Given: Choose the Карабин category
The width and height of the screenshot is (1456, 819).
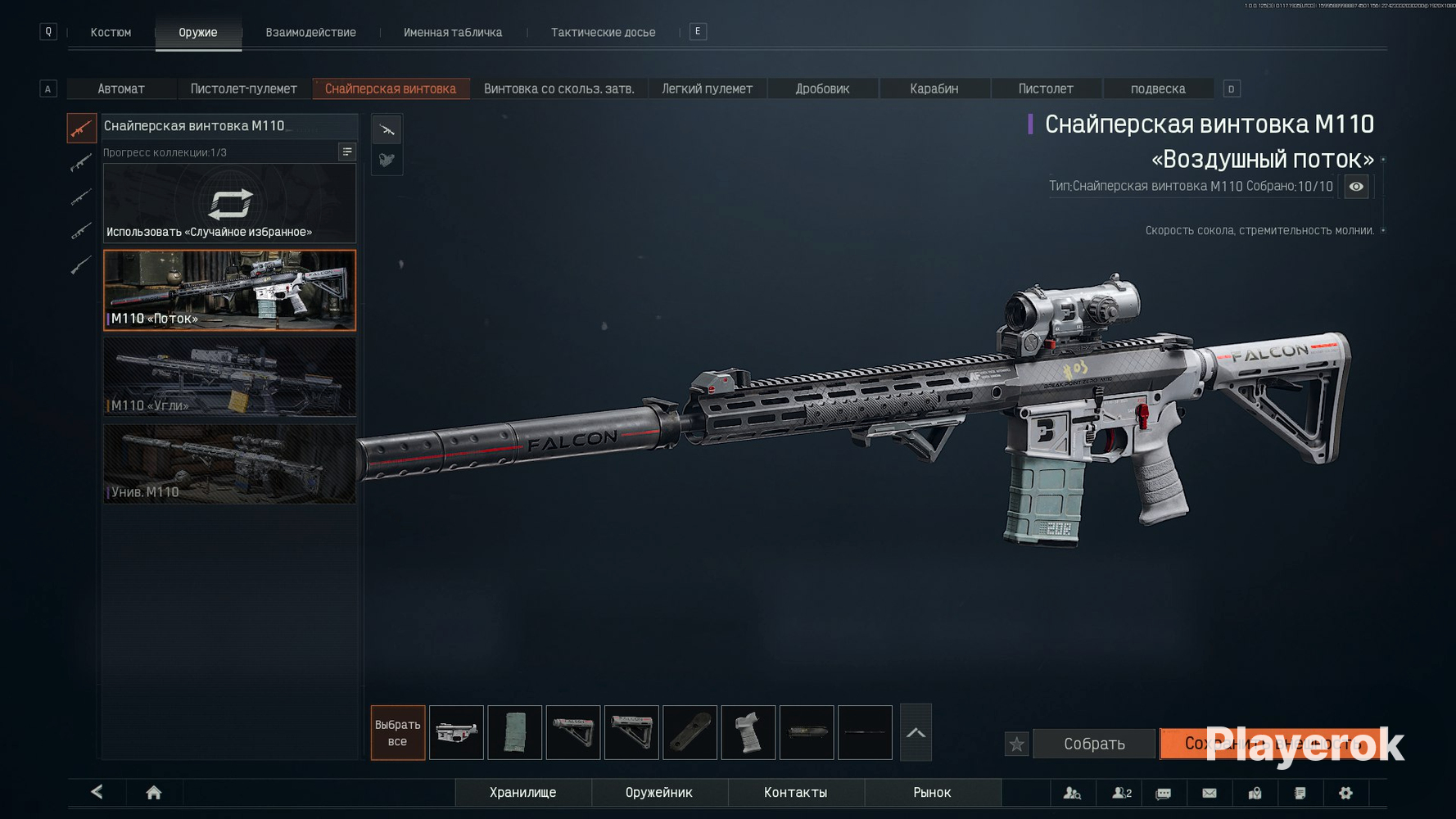Looking at the screenshot, I should coord(934,88).
